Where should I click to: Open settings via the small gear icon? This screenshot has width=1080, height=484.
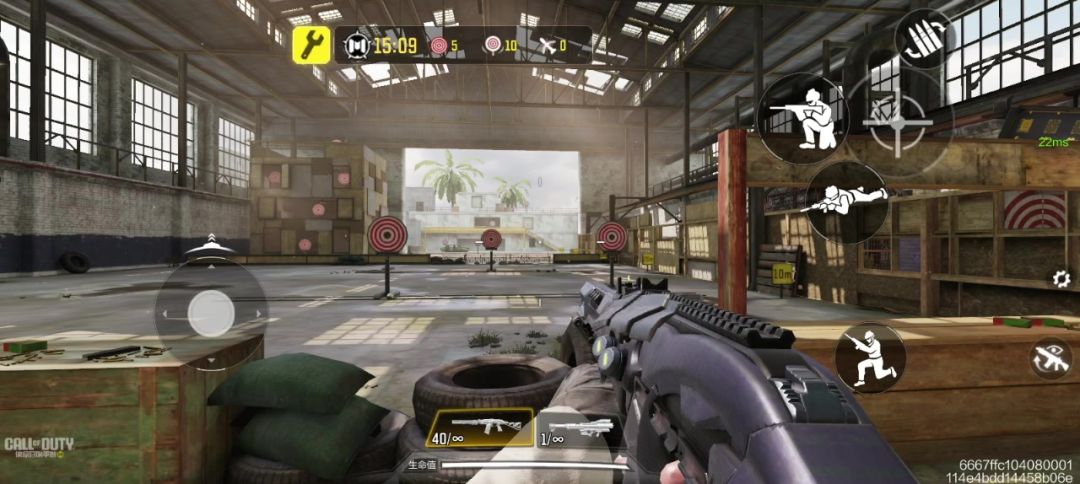tap(1059, 279)
